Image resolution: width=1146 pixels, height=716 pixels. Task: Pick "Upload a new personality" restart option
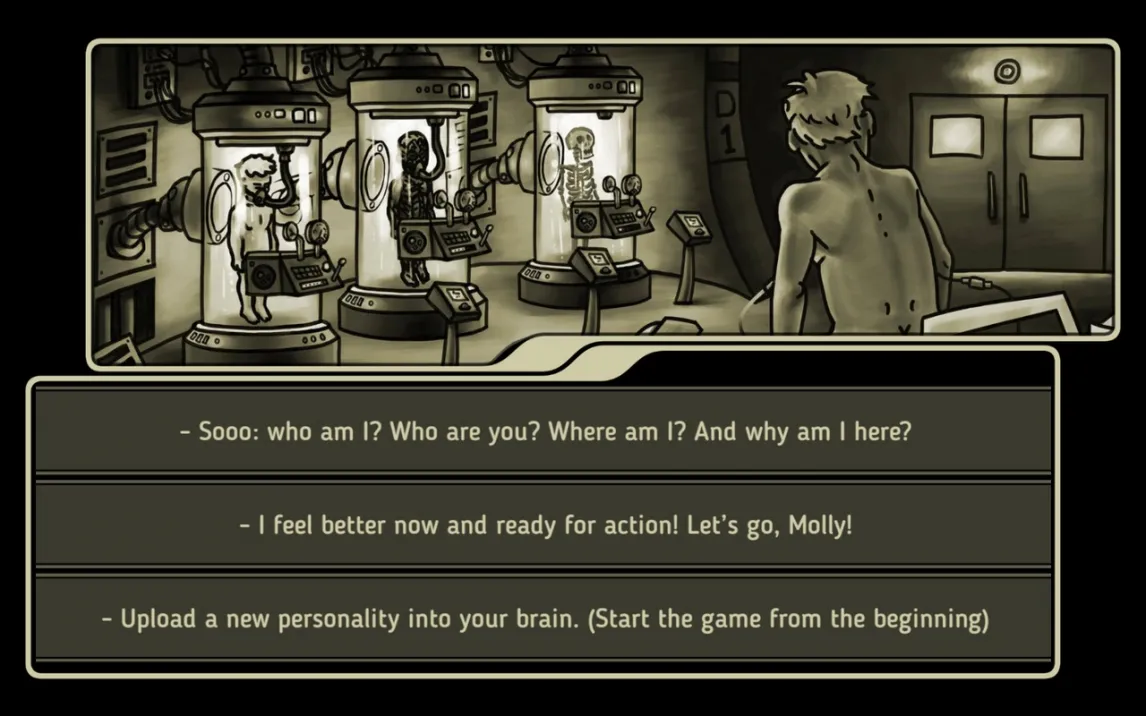[545, 618]
